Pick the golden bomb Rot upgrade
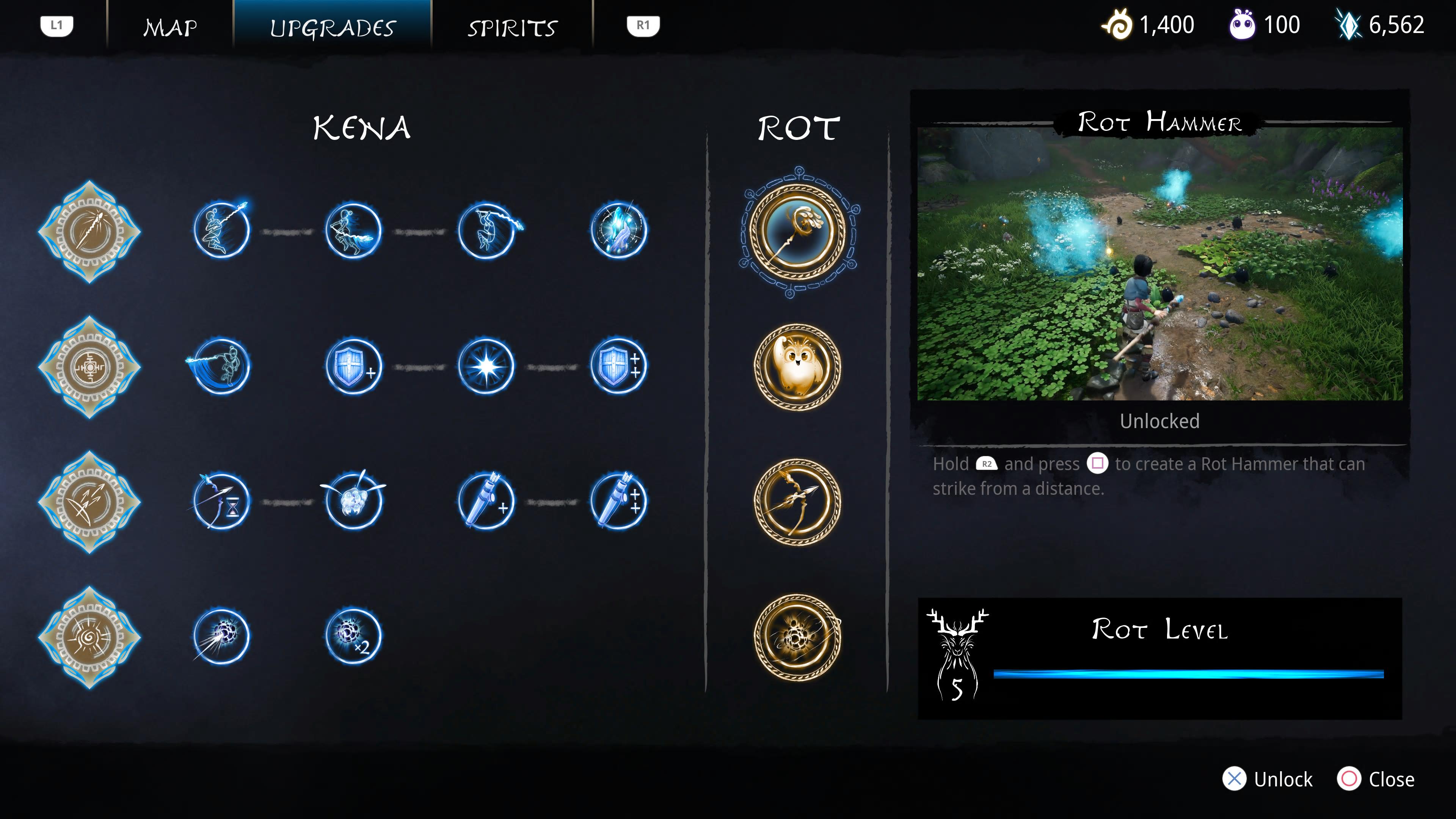This screenshot has width=1456, height=819. (797, 637)
